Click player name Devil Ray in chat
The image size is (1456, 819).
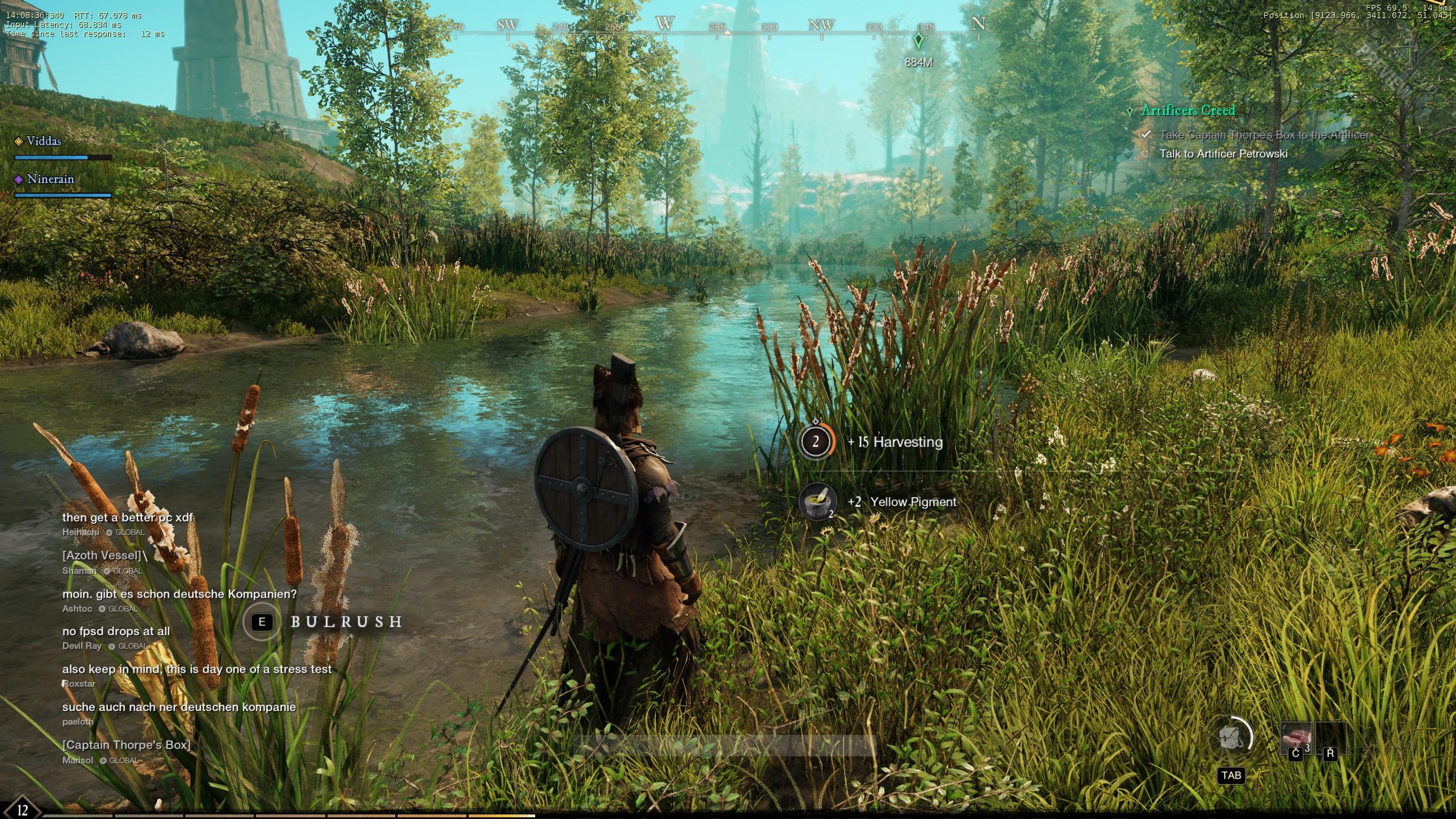tap(82, 646)
